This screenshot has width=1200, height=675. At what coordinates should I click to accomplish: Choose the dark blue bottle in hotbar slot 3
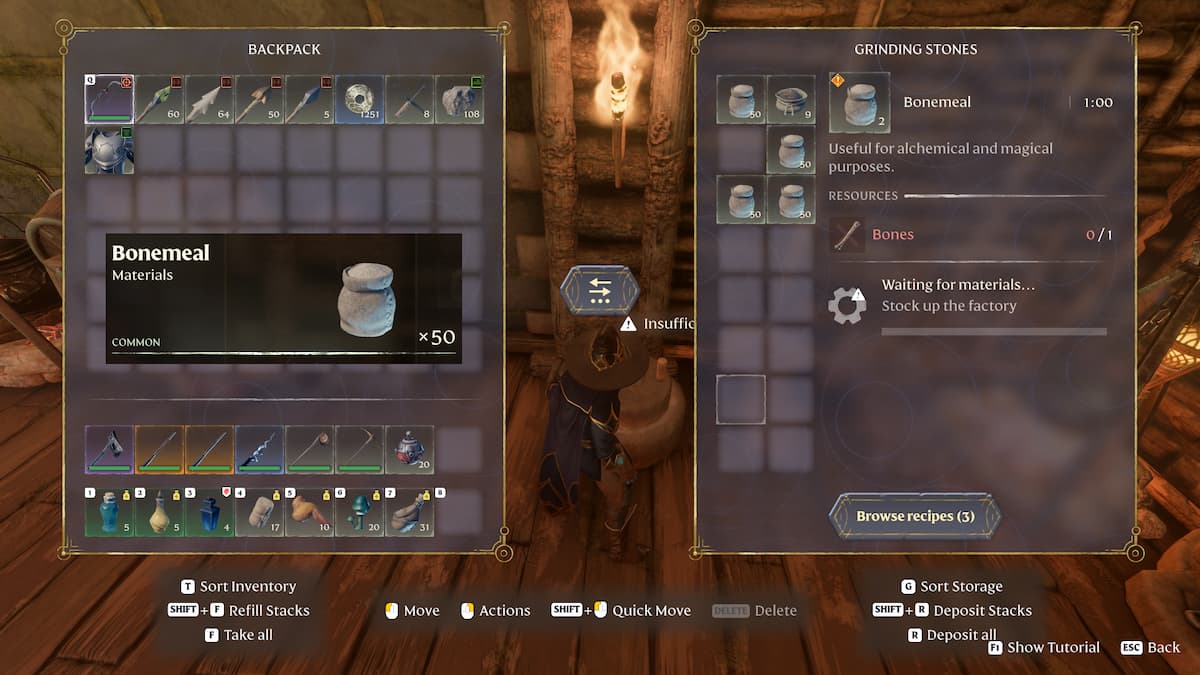point(209,512)
